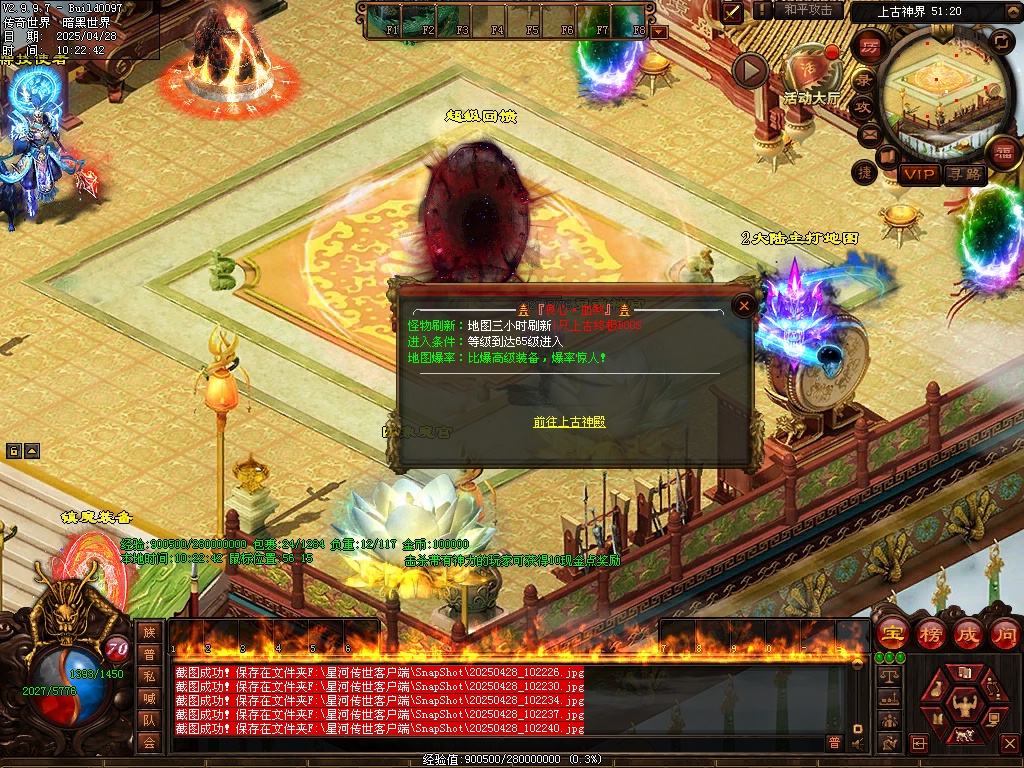This screenshot has width=1024, height=768.
Task: Toggle the minimap rotate arrows button
Action: coord(1001,41)
